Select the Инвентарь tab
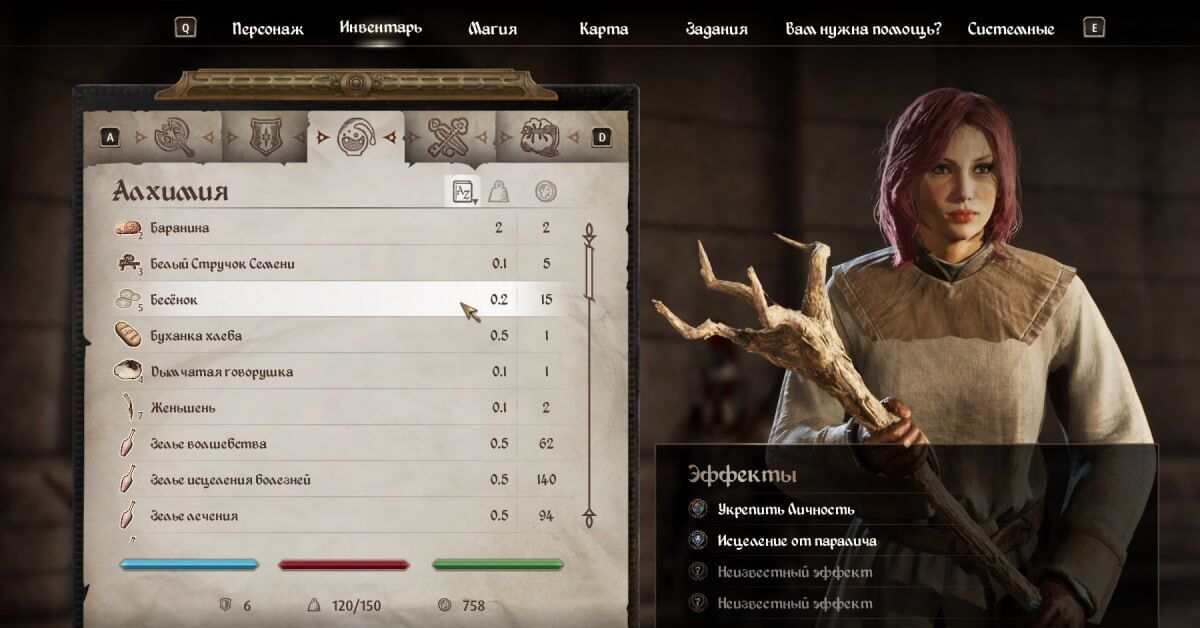 pyautogui.click(x=380, y=27)
